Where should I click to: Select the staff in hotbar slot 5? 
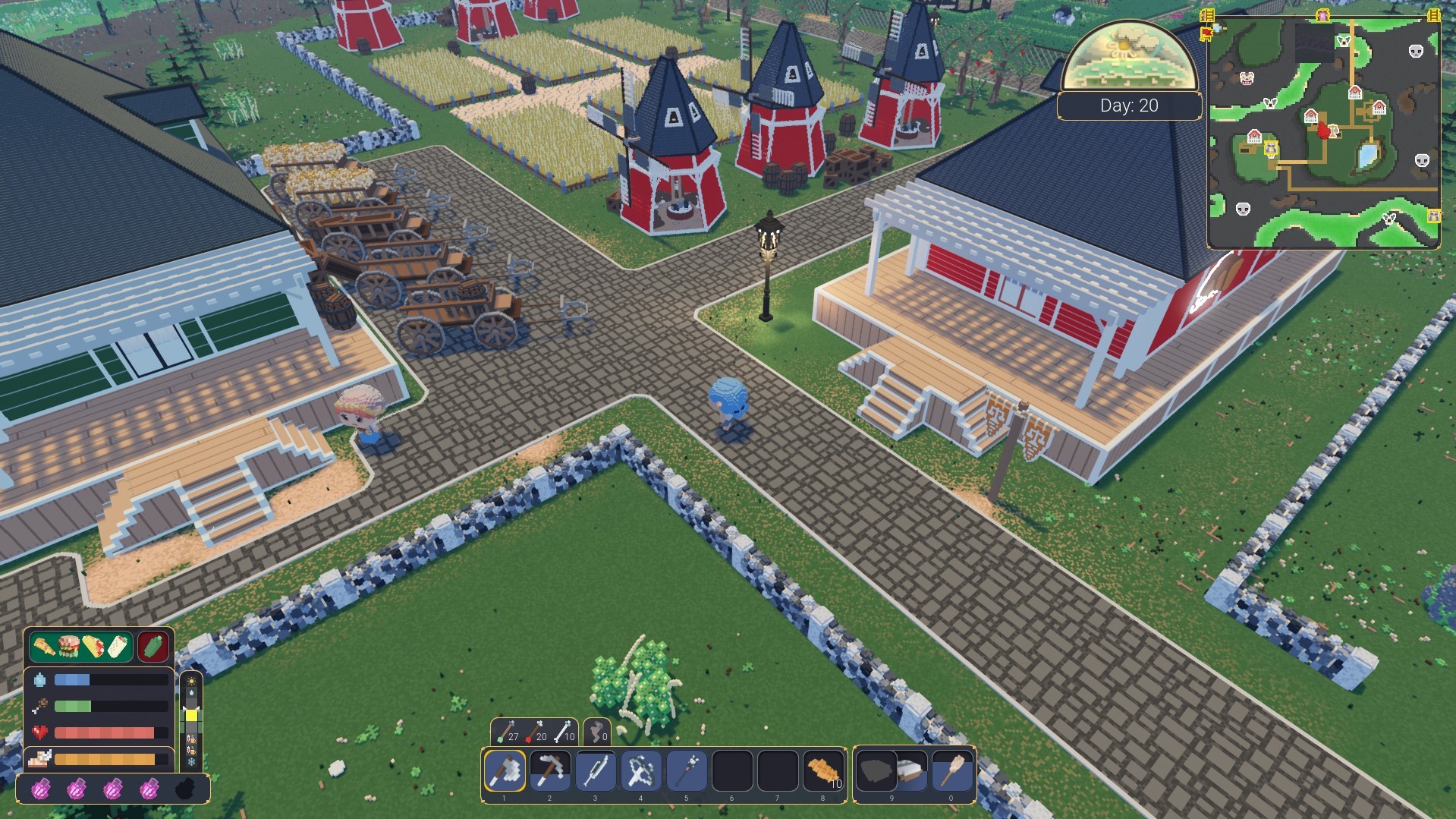[x=686, y=772]
